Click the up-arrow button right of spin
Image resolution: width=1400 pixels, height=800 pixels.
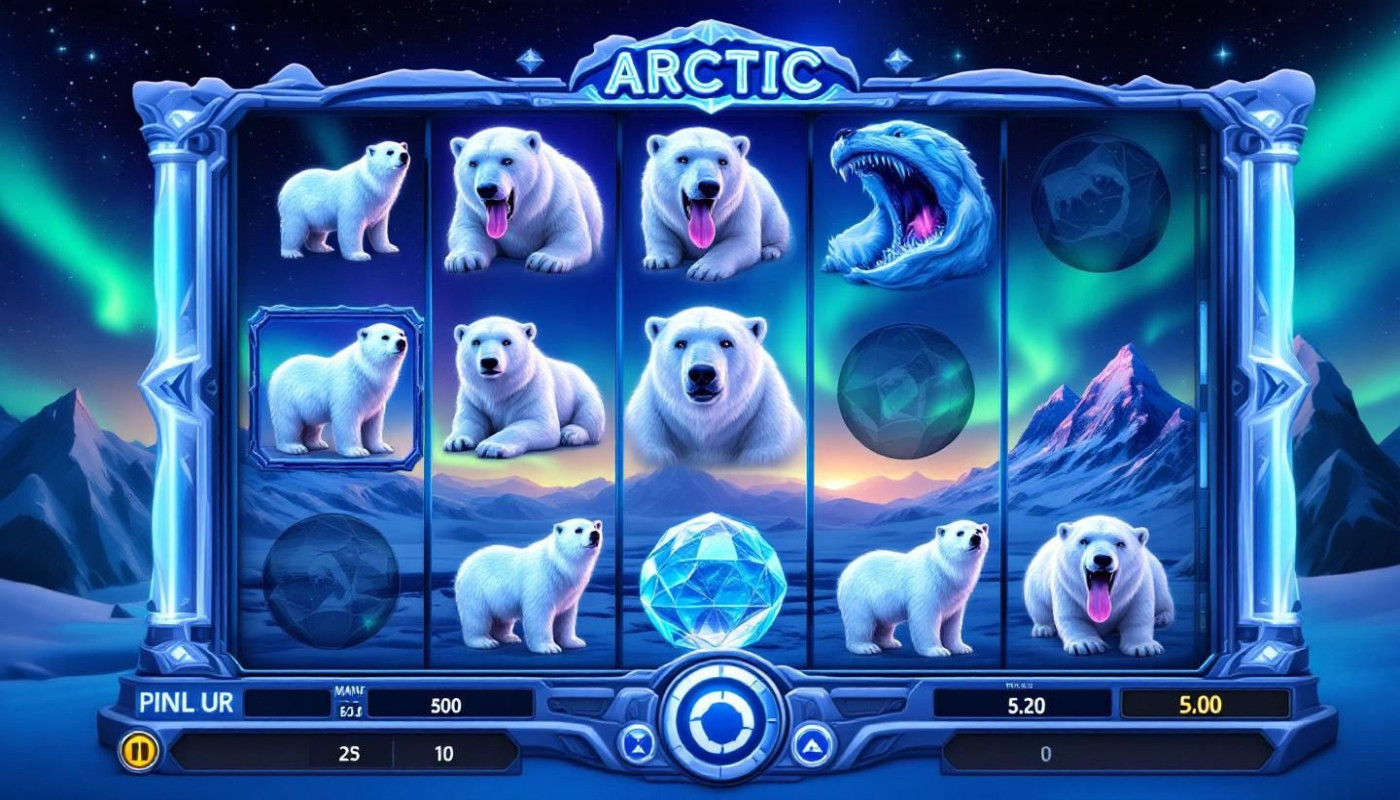coord(812,744)
